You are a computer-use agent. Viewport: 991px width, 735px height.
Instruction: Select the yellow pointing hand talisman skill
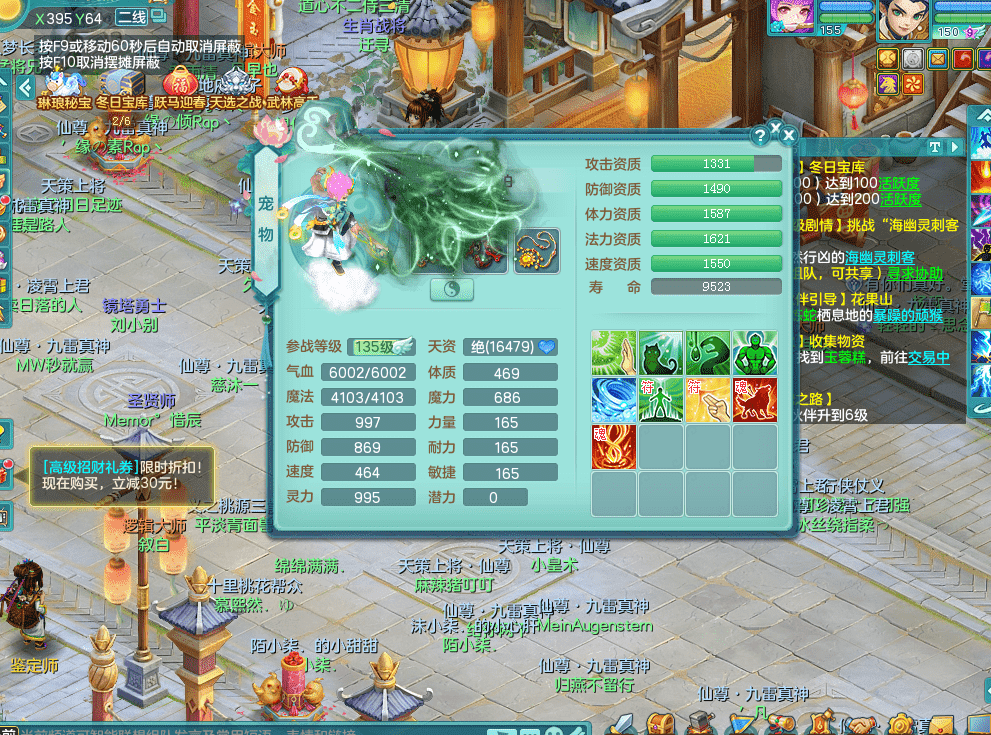coord(708,400)
